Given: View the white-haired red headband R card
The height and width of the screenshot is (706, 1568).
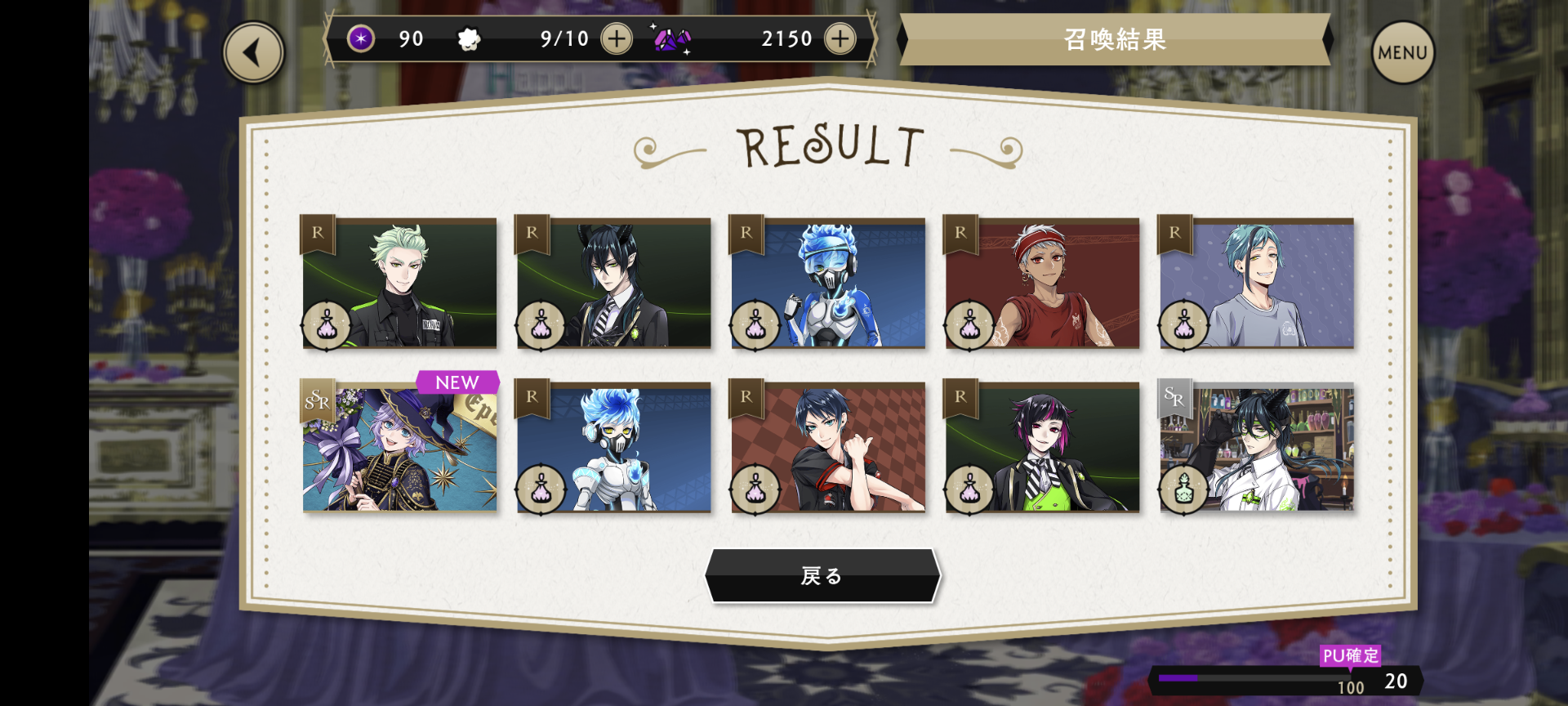Looking at the screenshot, I should 1042,283.
